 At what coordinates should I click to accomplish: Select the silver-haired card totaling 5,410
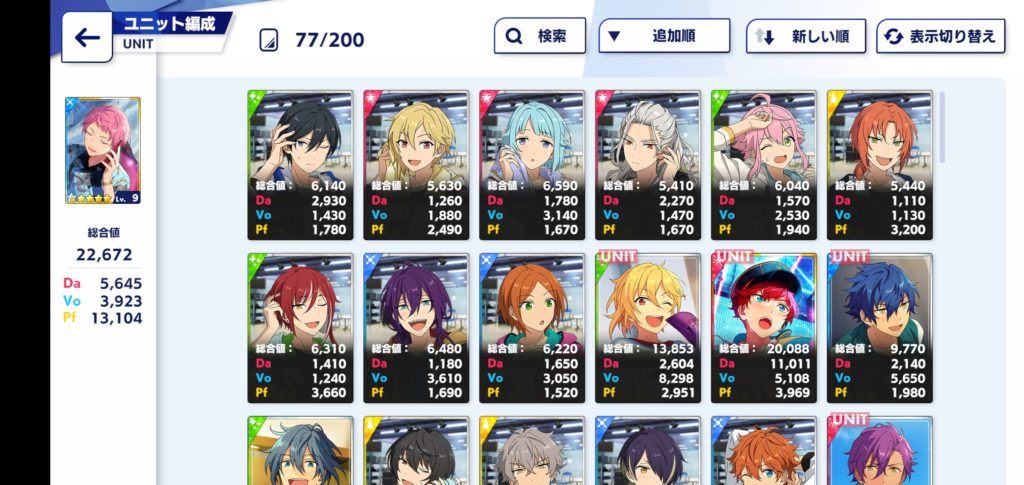[648, 165]
